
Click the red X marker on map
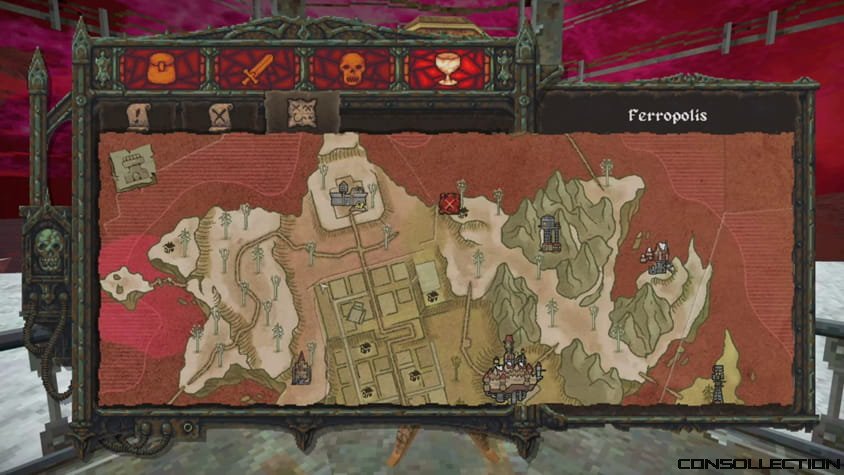pos(451,205)
